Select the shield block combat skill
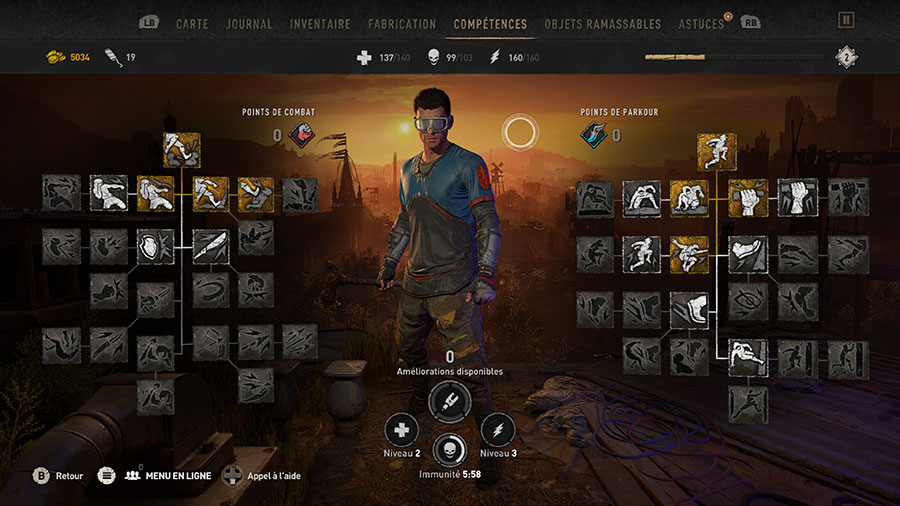This screenshot has height=506, width=900. 156,247
